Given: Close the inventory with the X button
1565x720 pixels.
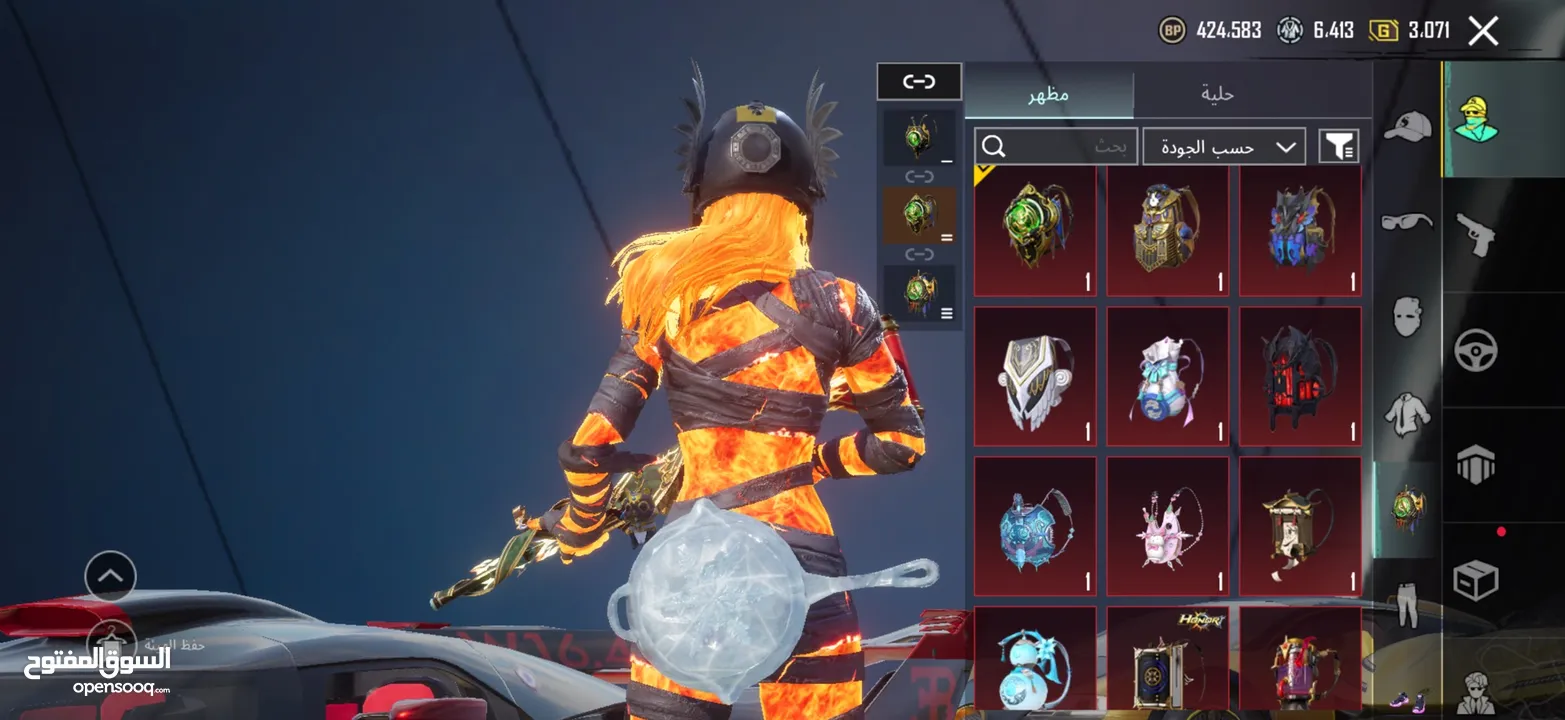Looking at the screenshot, I should 1483,31.
